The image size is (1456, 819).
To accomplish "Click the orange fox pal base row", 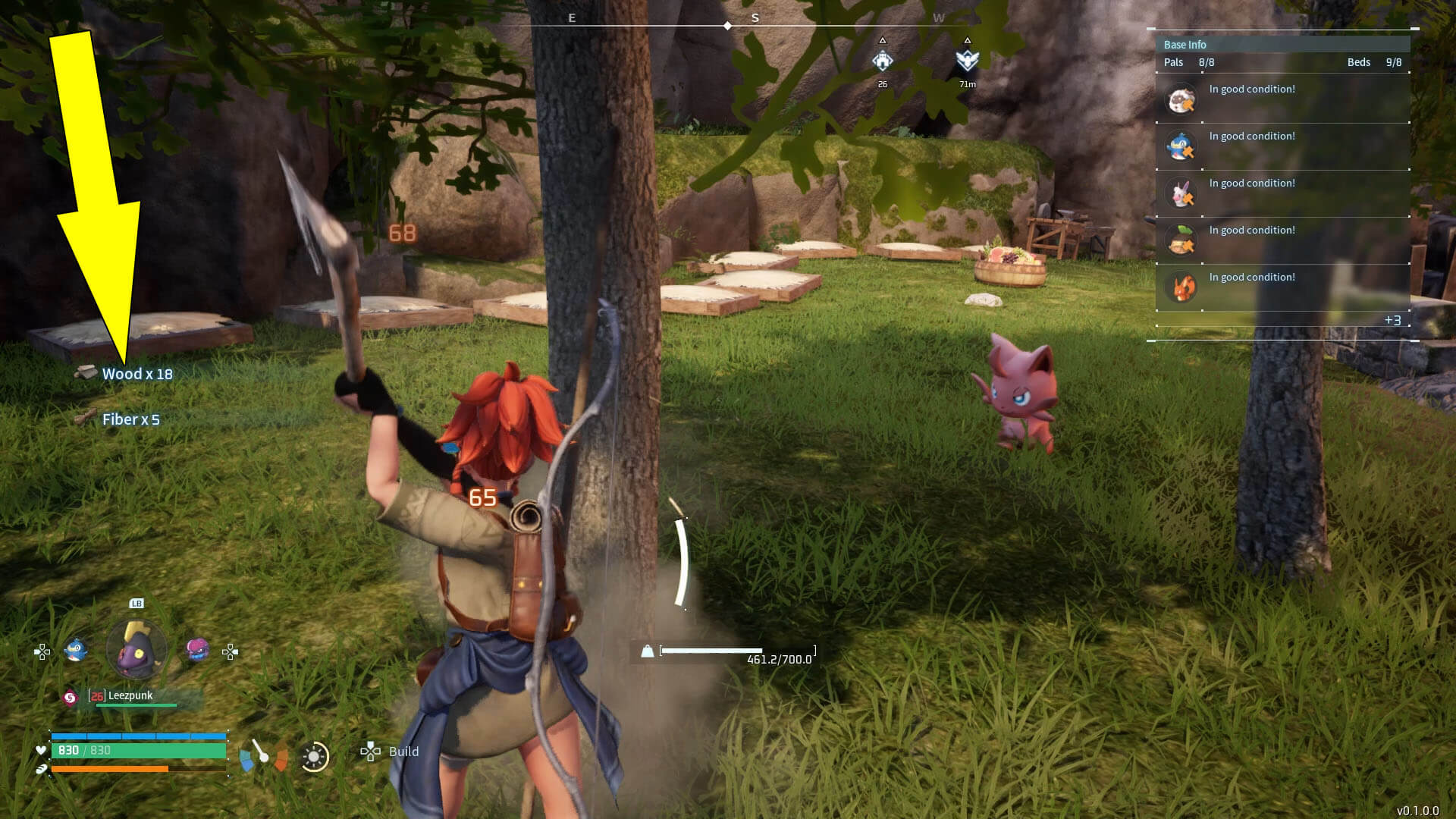I will pos(1181,288).
